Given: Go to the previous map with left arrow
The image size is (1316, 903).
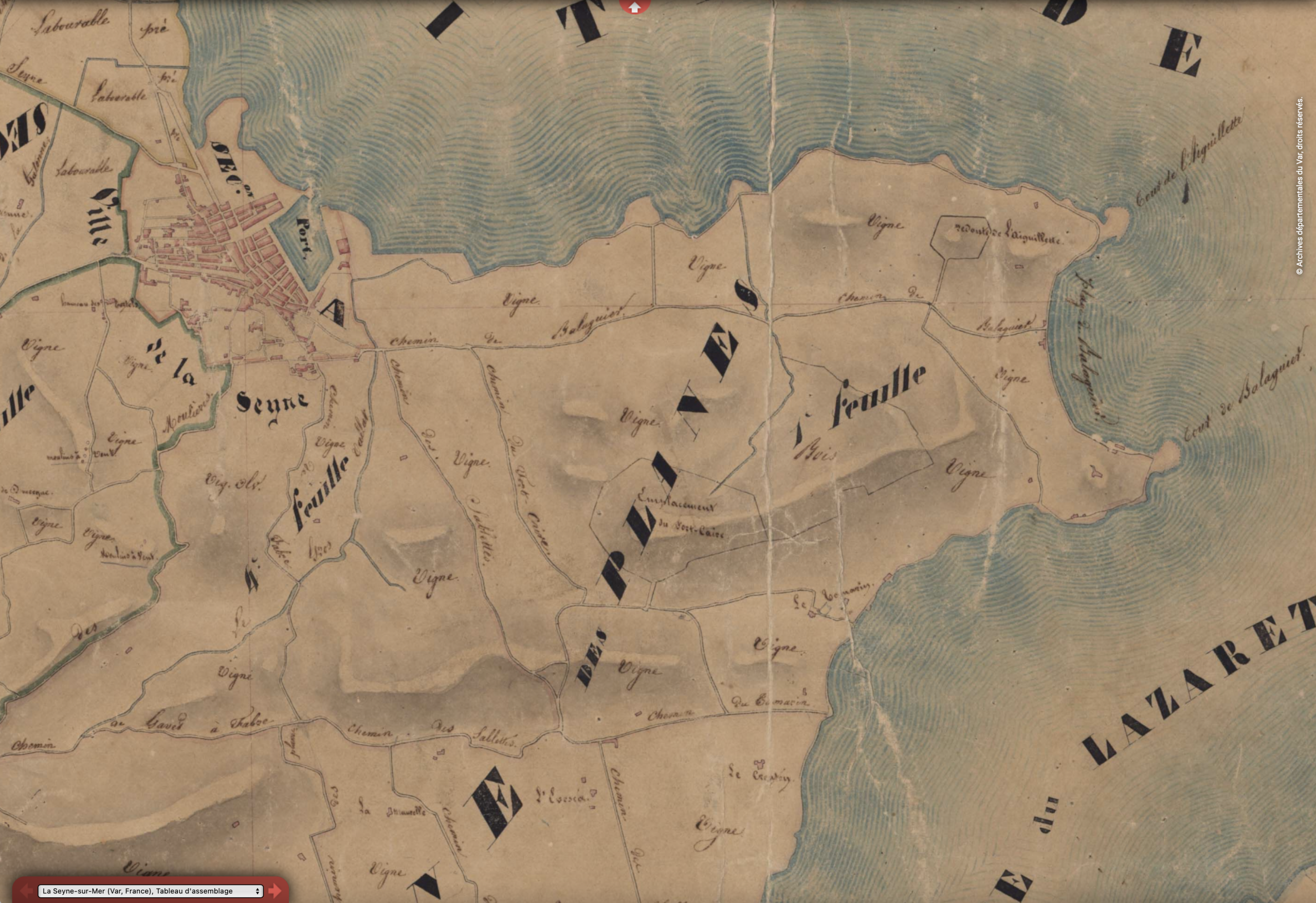Looking at the screenshot, I should pyautogui.click(x=26, y=891).
